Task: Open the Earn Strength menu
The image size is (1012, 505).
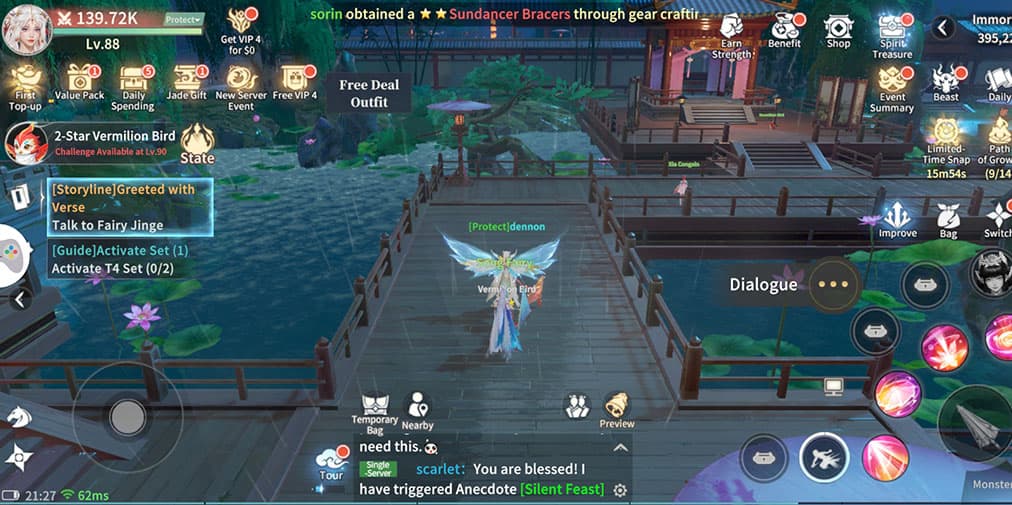Action: [731, 36]
